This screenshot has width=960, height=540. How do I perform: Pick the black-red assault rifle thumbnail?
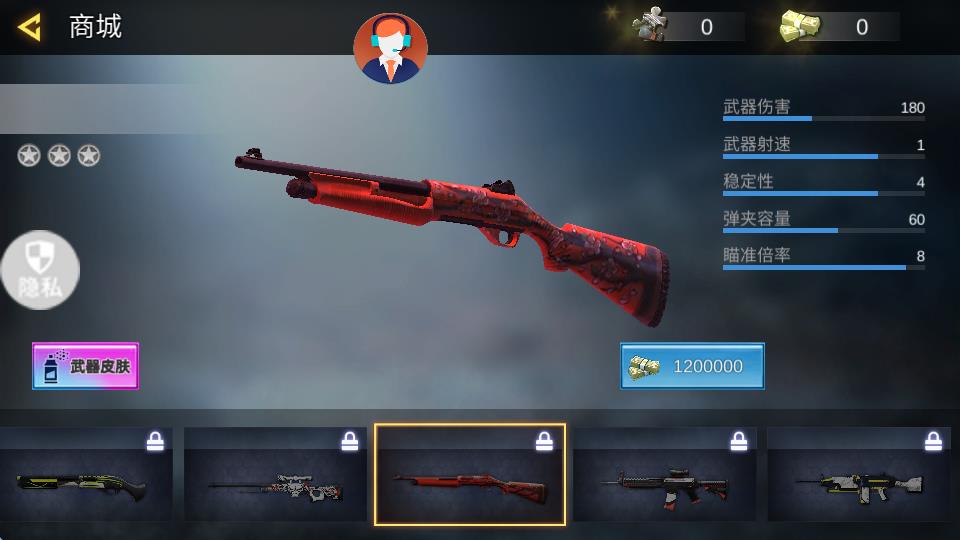coord(664,476)
